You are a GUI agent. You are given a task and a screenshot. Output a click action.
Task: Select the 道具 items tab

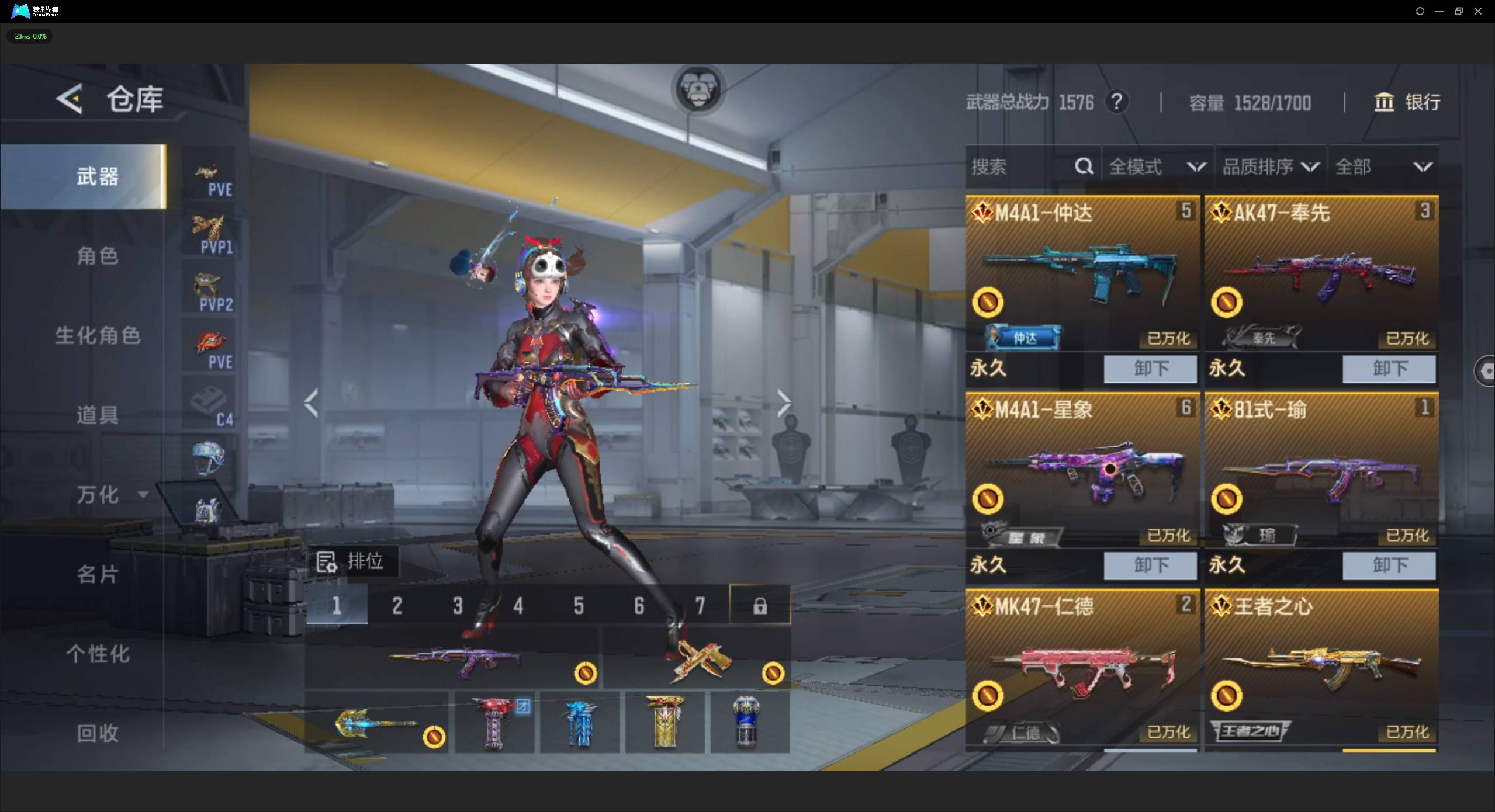click(x=98, y=415)
